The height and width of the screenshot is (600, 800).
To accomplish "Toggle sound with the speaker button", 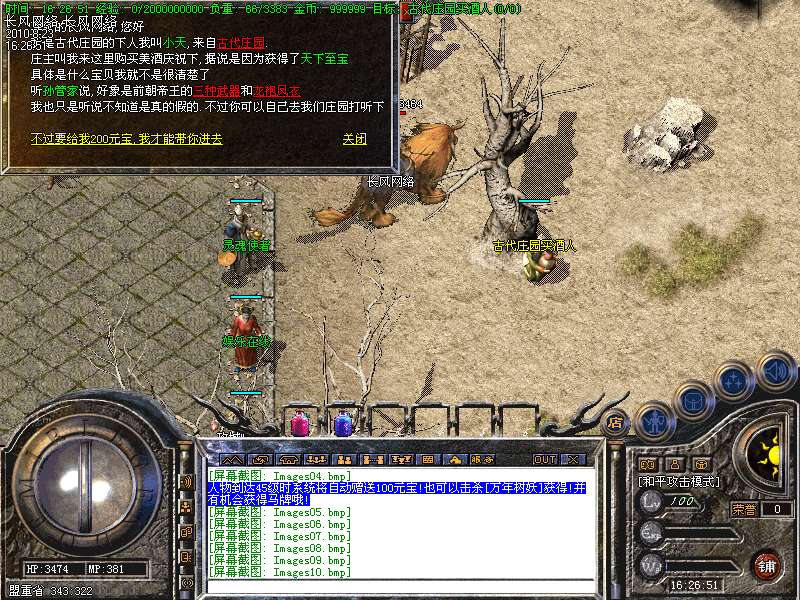I will 775,371.
